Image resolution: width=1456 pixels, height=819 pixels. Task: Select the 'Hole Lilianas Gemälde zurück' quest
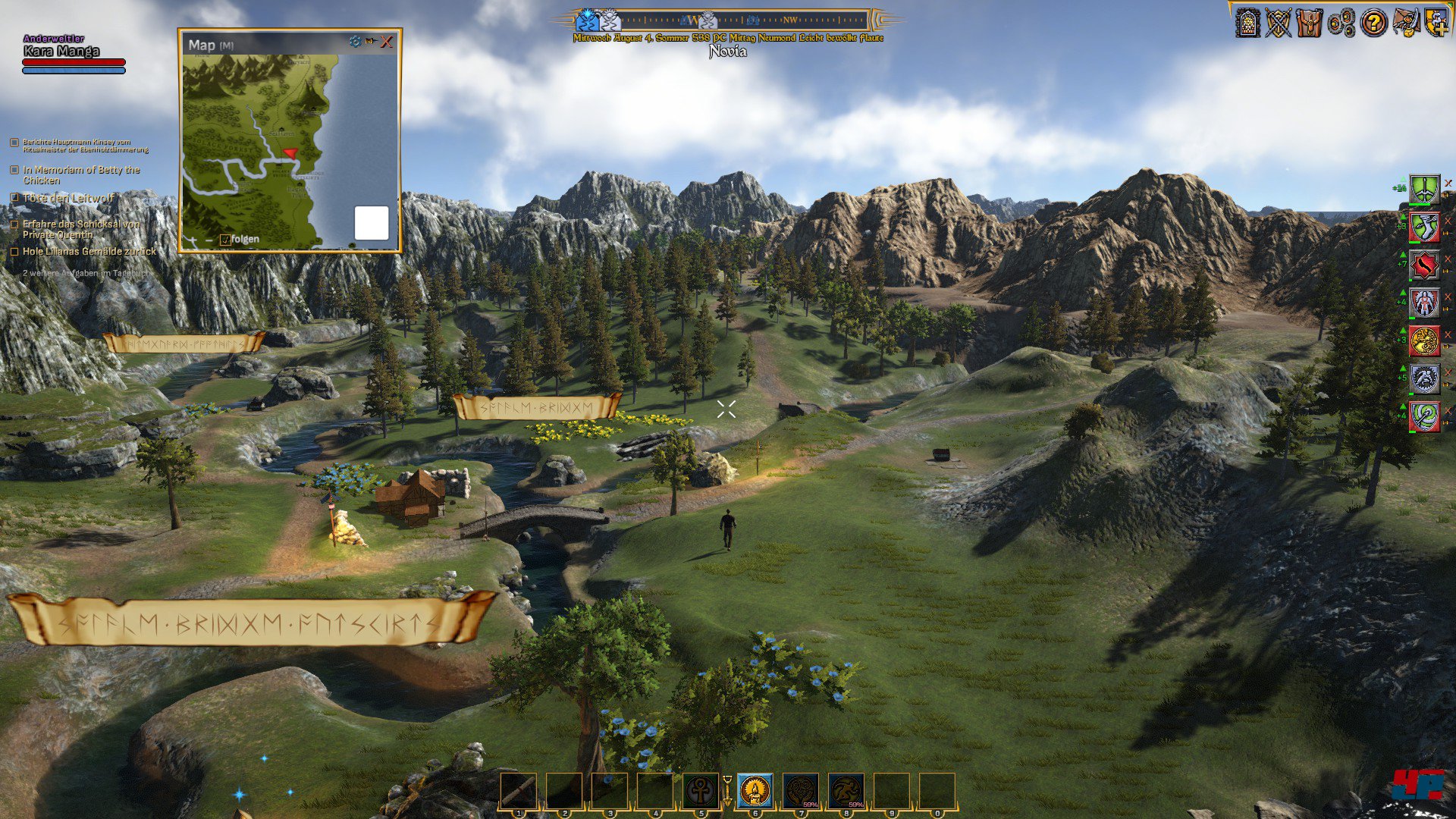pyautogui.click(x=89, y=251)
